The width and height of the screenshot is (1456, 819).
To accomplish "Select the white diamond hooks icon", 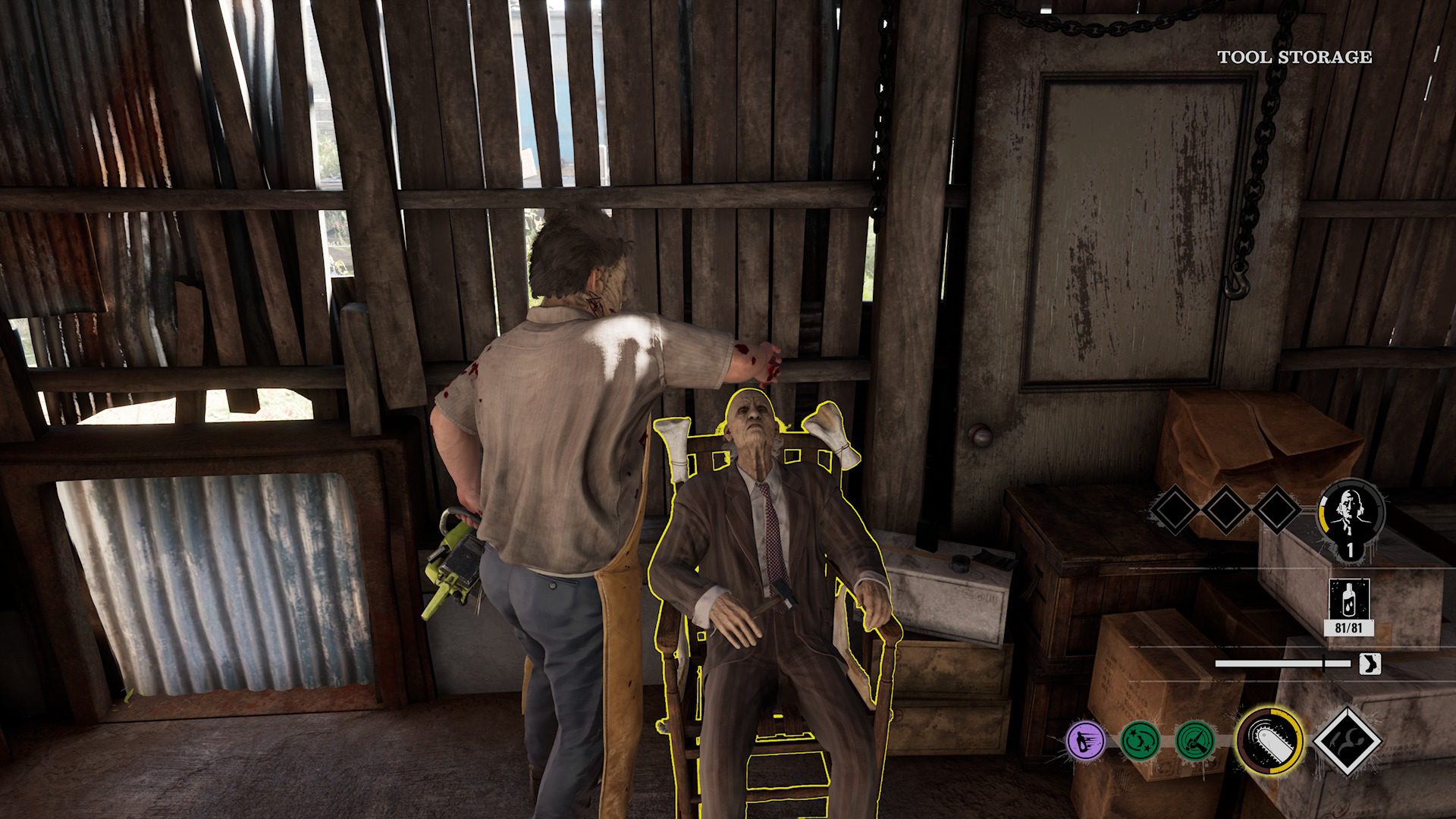I will (1346, 740).
